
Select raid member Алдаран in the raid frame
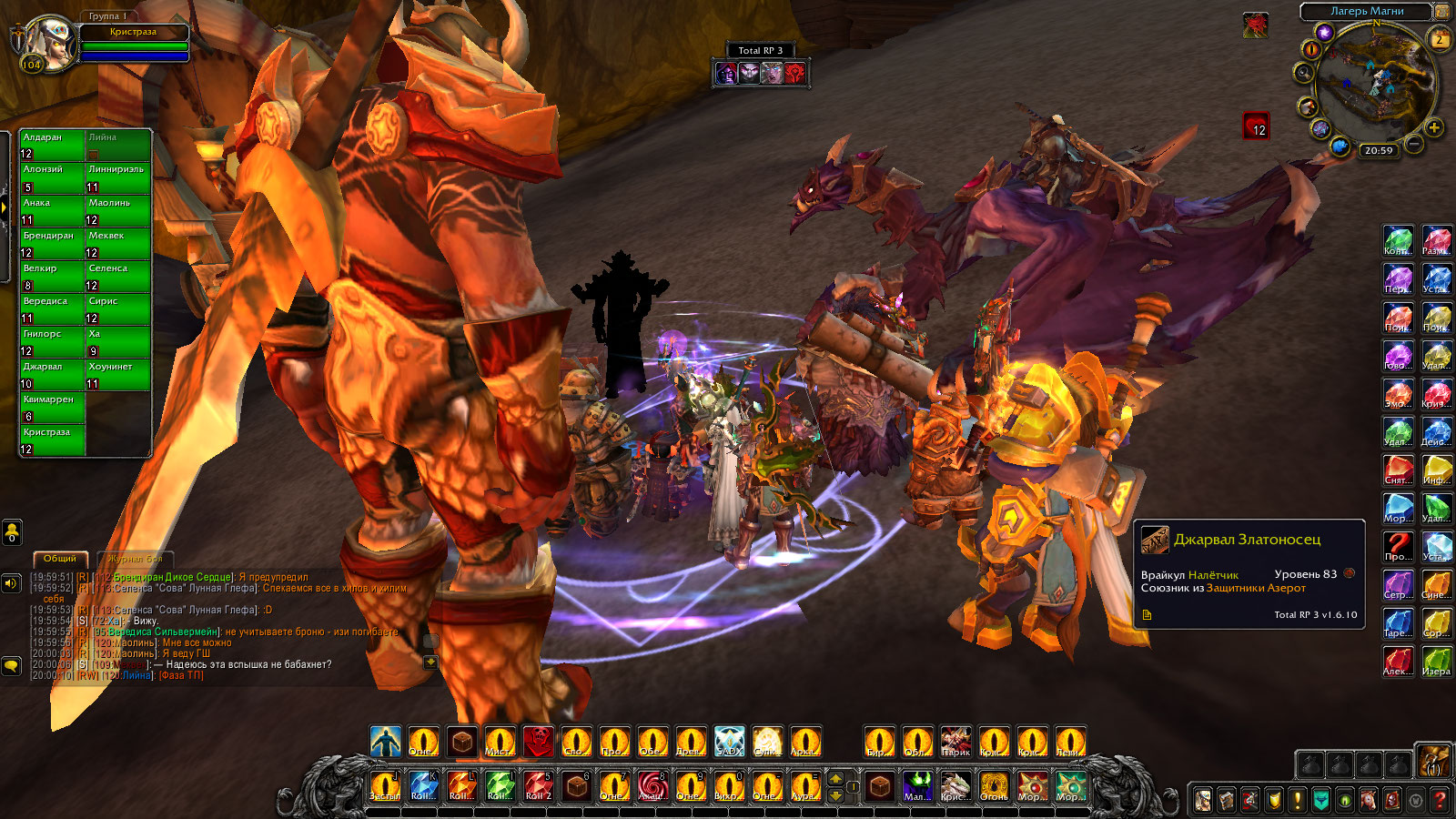click(x=53, y=146)
